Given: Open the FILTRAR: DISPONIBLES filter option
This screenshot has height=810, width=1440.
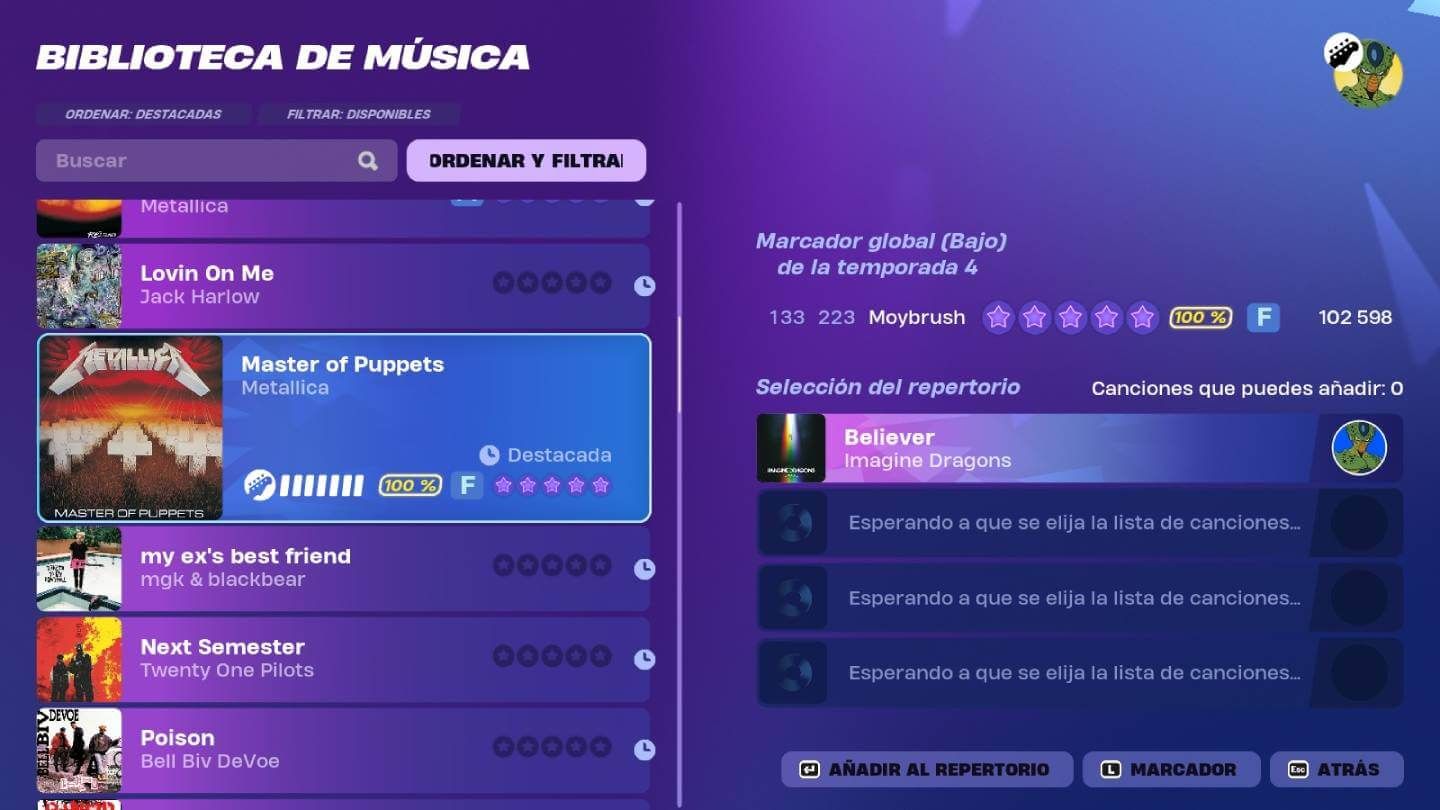Looking at the screenshot, I should pyautogui.click(x=358, y=114).
